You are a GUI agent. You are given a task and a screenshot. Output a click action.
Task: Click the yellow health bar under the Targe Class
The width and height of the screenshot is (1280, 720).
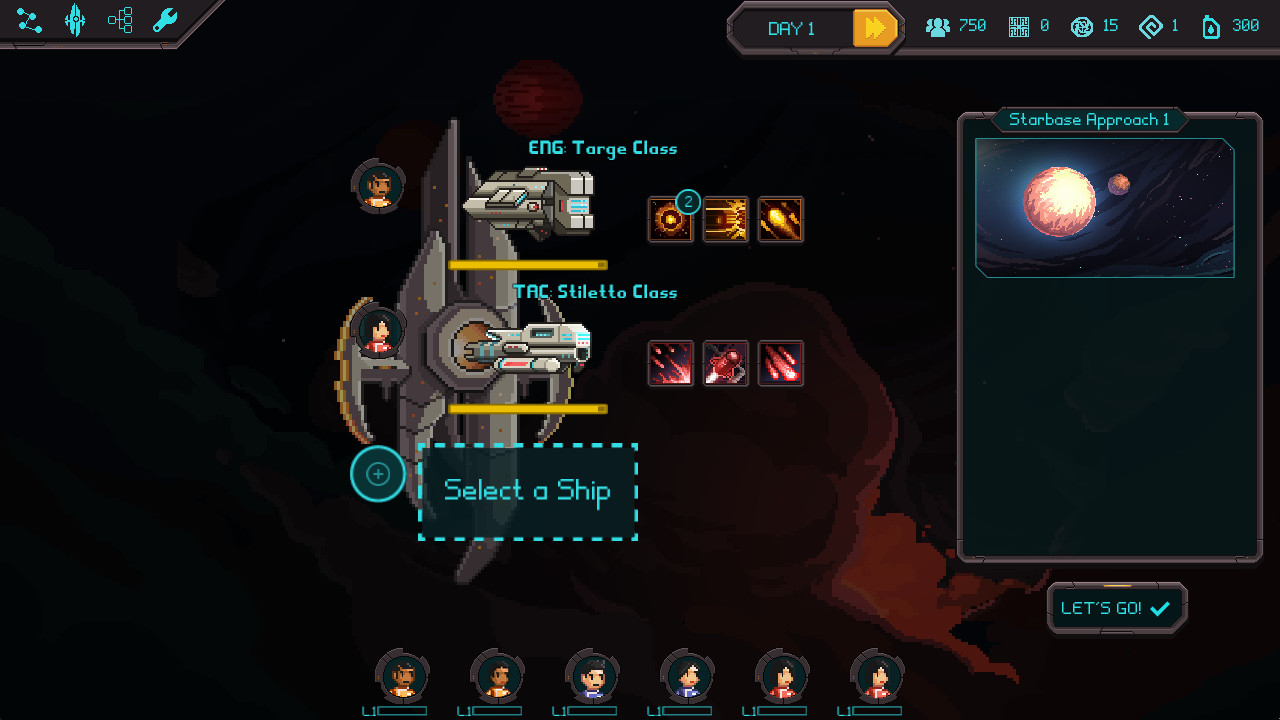pos(530,265)
